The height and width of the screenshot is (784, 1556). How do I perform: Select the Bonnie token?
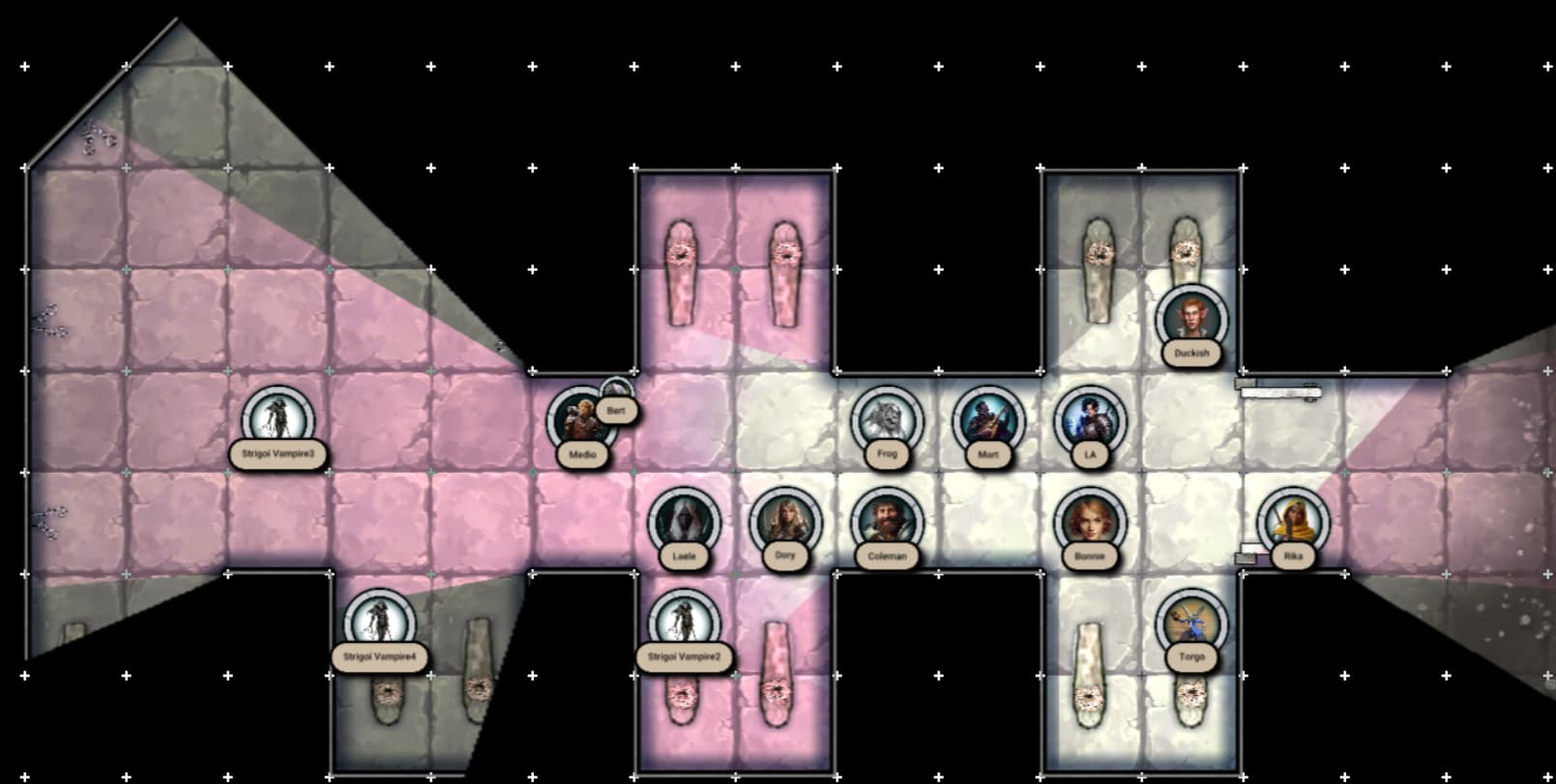(x=1090, y=522)
